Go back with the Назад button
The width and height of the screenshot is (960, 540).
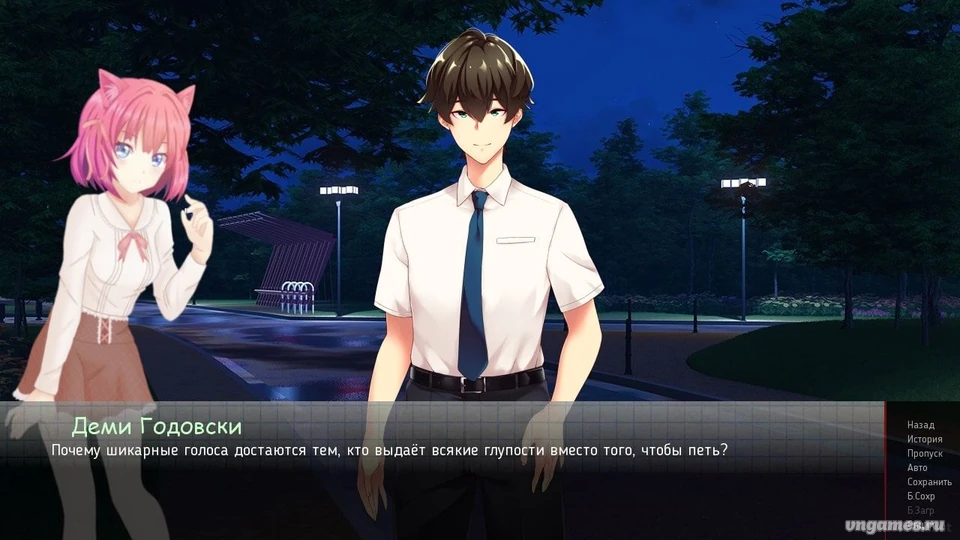click(x=920, y=425)
